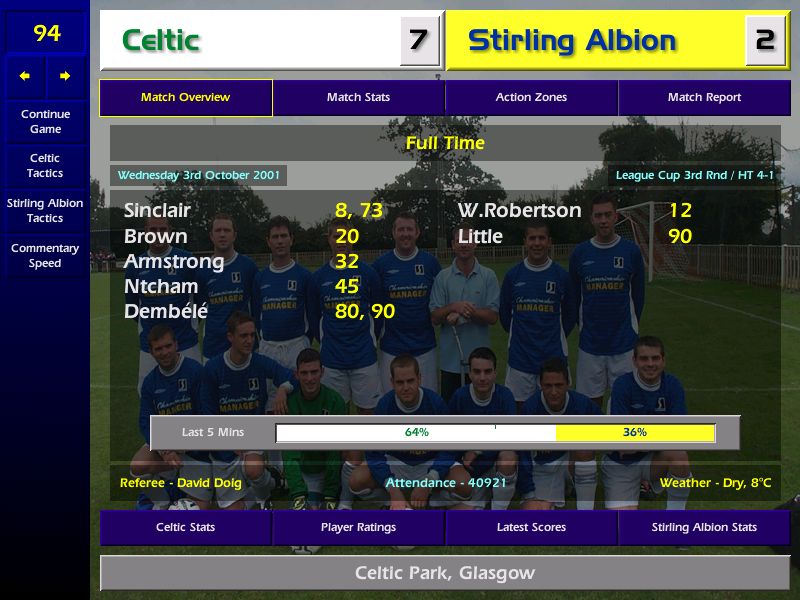
Task: Open Stirling Albion Tactics
Action: click(x=45, y=210)
